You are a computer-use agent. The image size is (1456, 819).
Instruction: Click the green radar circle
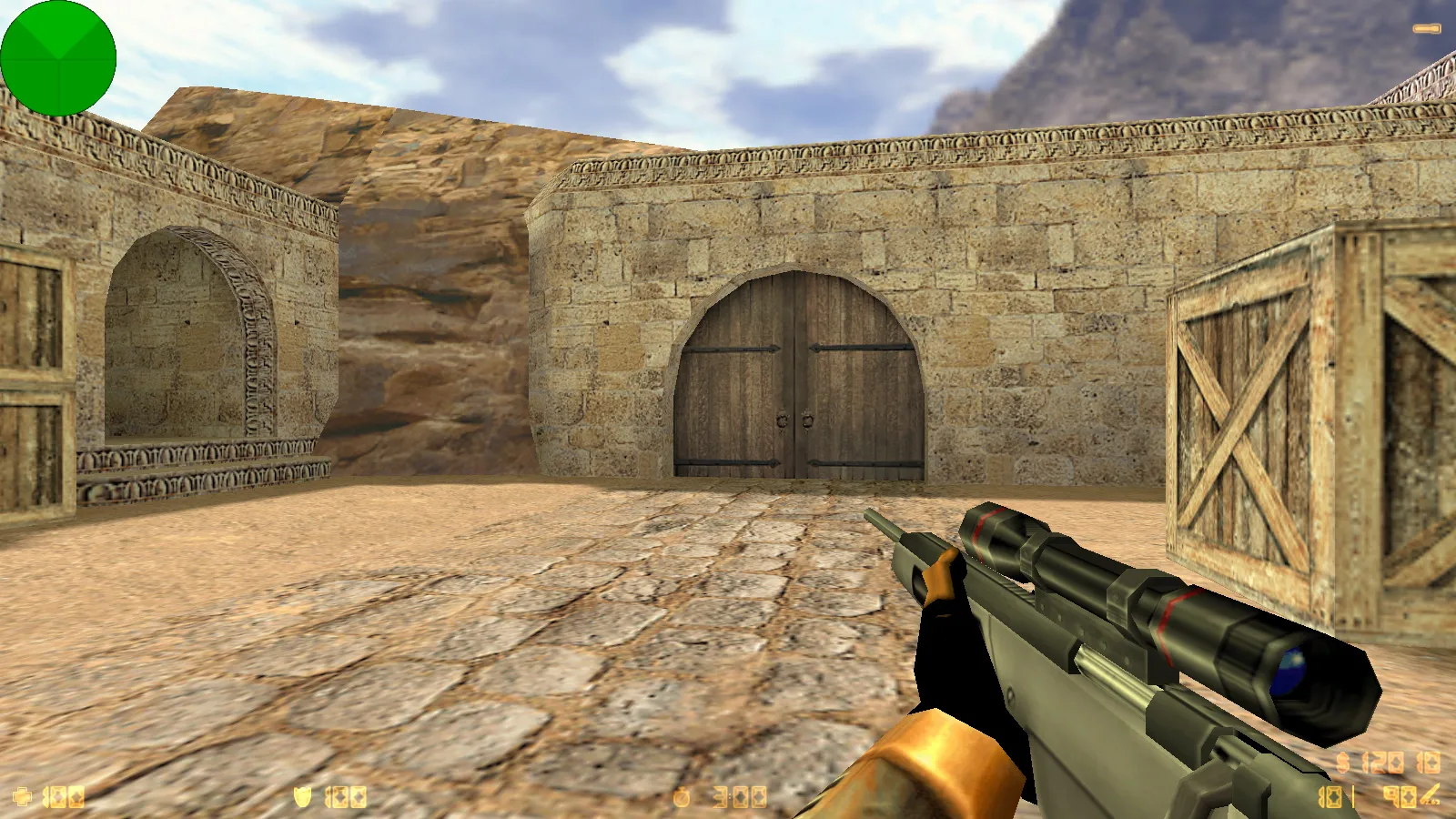pos(59,57)
